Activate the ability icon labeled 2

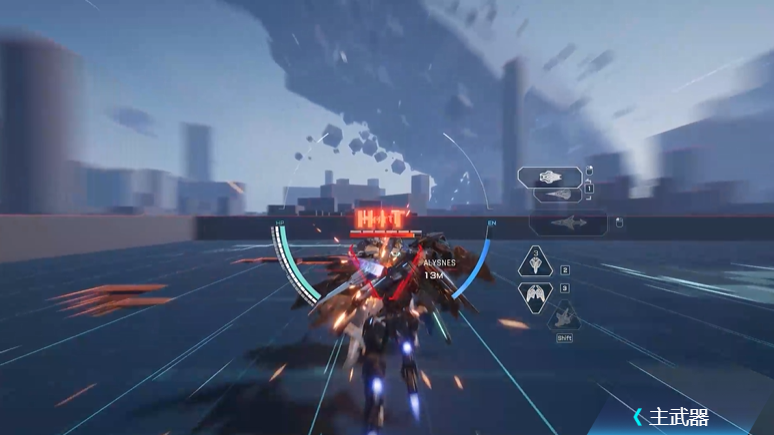(x=537, y=264)
